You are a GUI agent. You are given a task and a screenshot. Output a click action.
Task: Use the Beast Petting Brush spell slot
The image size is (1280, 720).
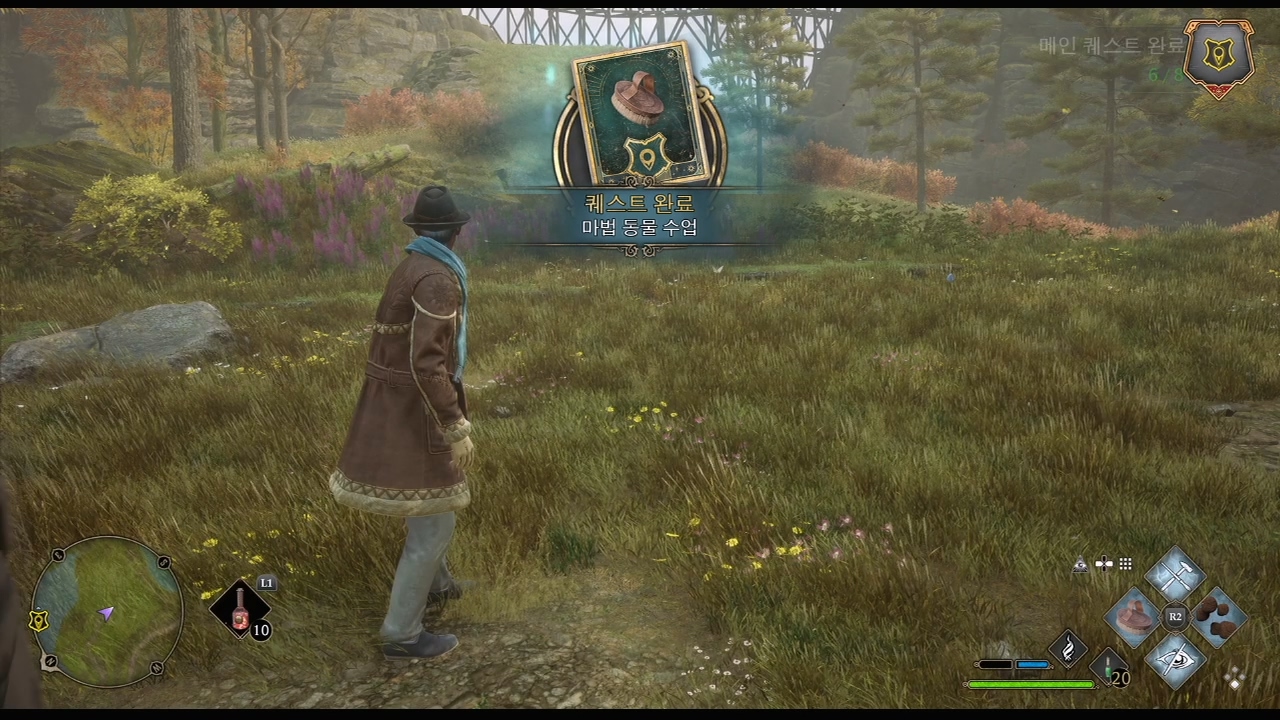click(x=1134, y=616)
